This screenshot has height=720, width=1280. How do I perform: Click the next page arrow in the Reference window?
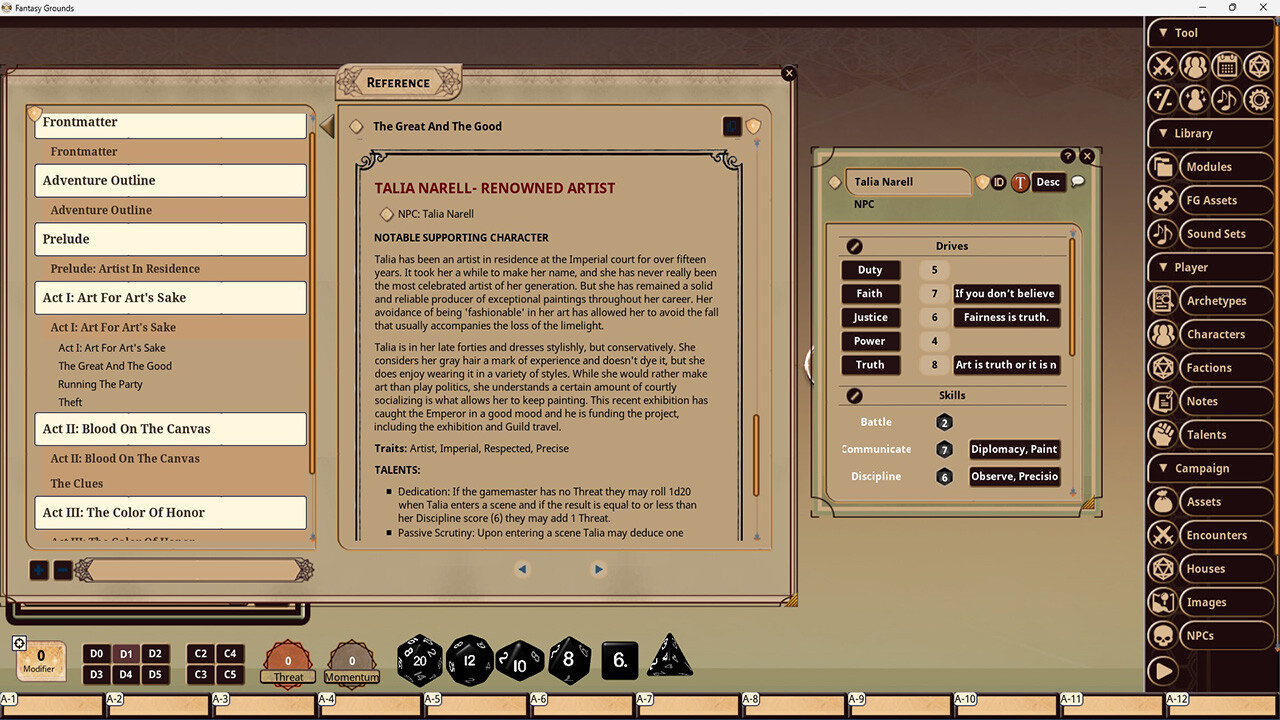pos(598,568)
